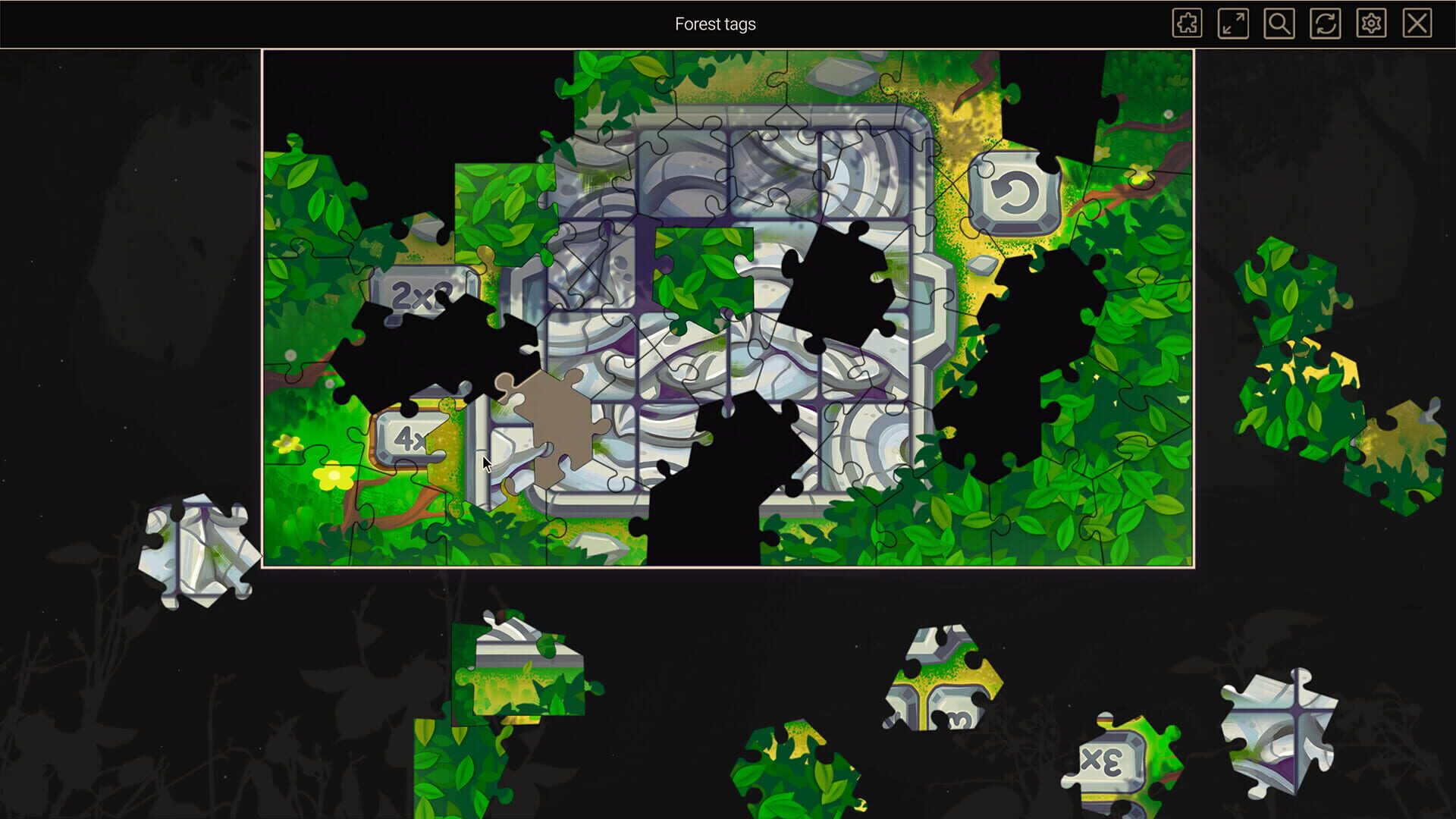Restart the puzzle using the refresh icon
The width and height of the screenshot is (1456, 819).
pyautogui.click(x=1324, y=24)
